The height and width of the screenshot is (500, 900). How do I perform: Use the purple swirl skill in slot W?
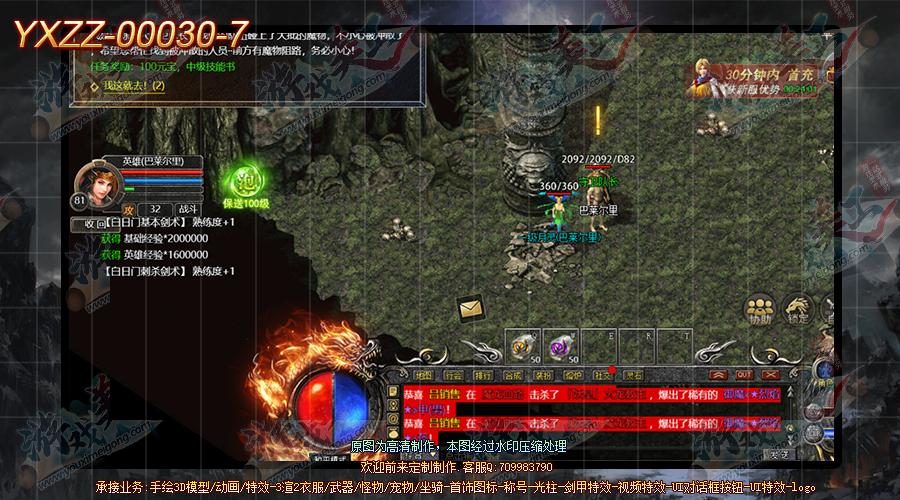click(x=561, y=346)
